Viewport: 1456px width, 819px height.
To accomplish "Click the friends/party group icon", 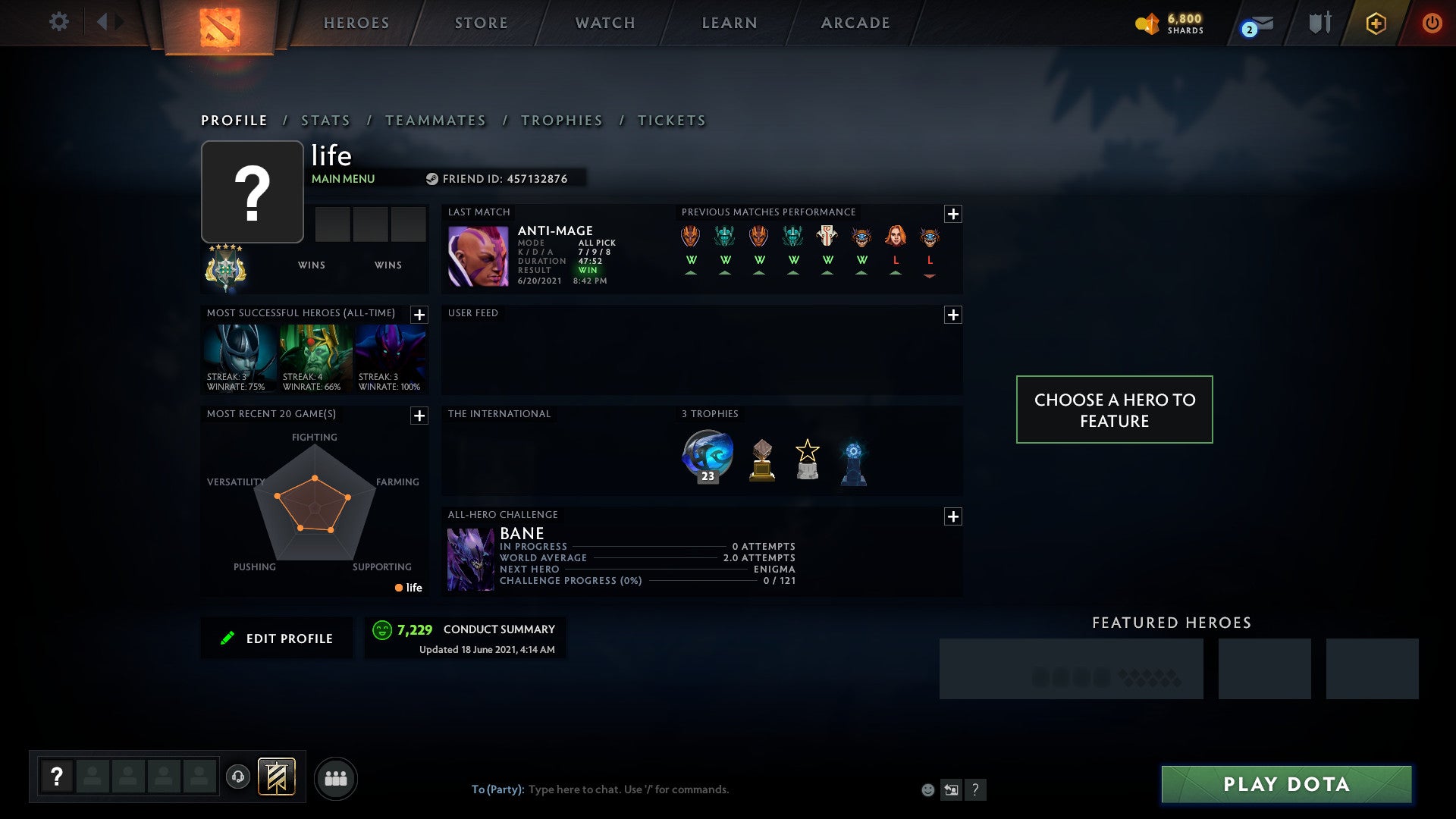I will tap(337, 778).
